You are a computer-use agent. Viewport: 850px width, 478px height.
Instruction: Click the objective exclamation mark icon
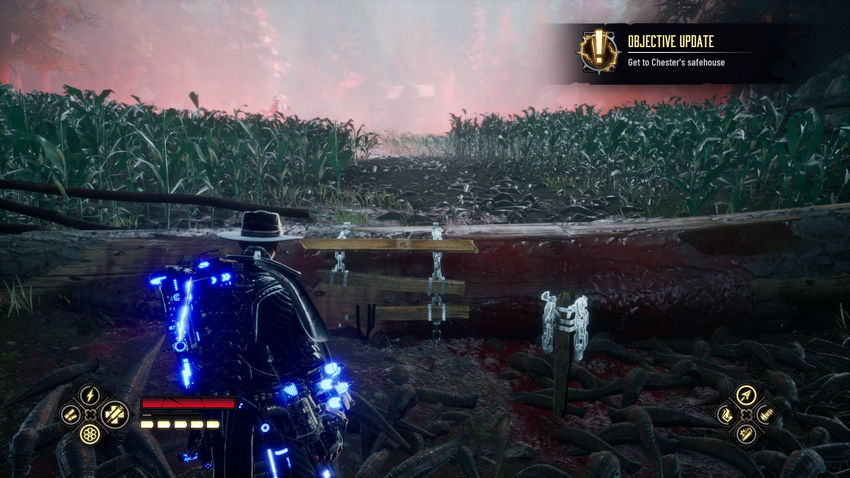(x=598, y=50)
